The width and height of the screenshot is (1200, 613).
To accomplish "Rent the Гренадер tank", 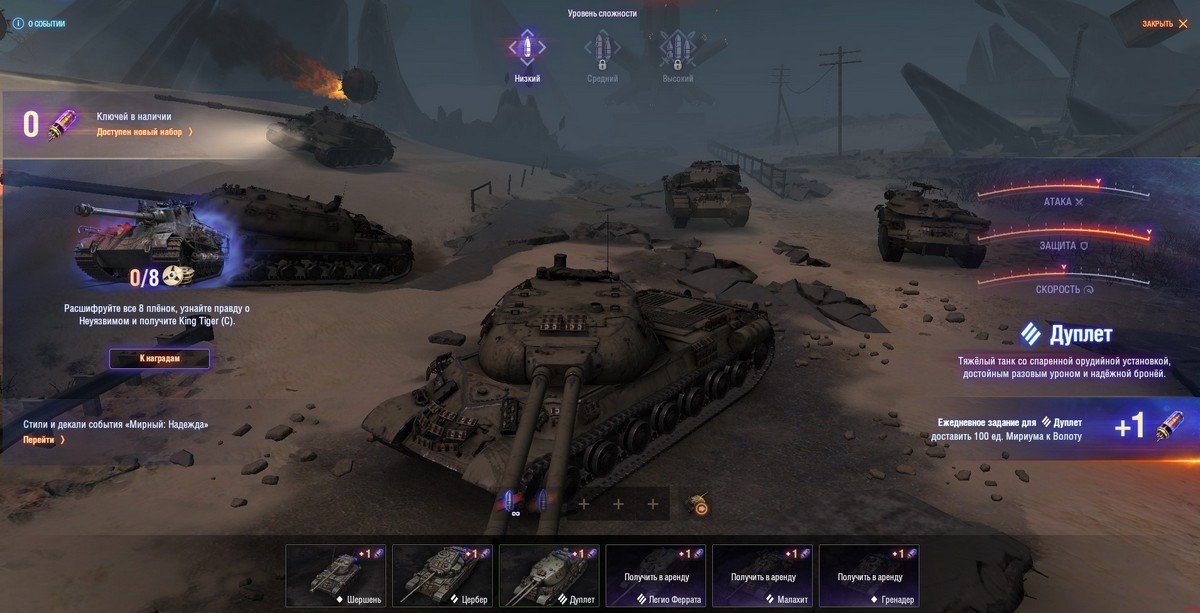I will (869, 576).
